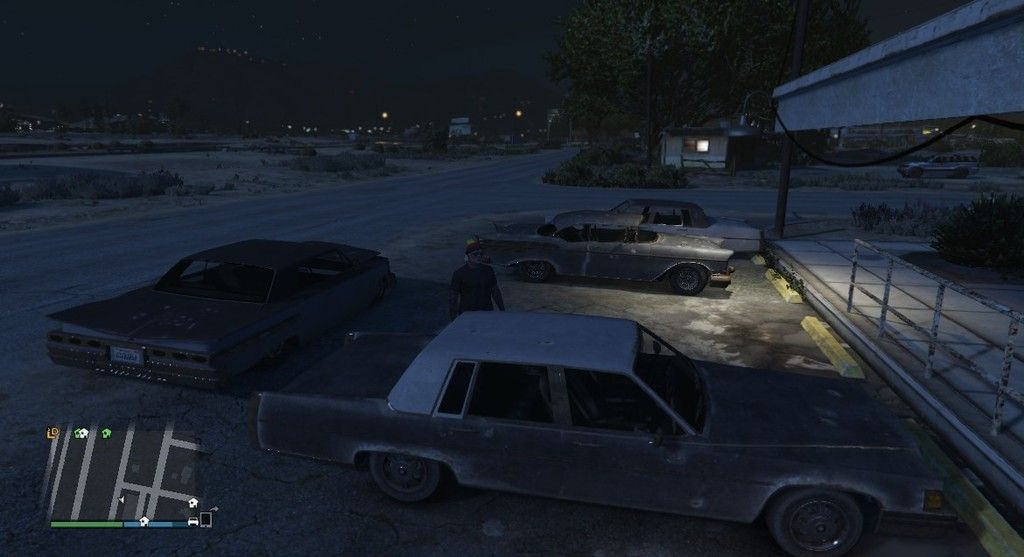Click the white car blip on minimap
This screenshot has height=557, width=1024.
pyautogui.click(x=193, y=520)
